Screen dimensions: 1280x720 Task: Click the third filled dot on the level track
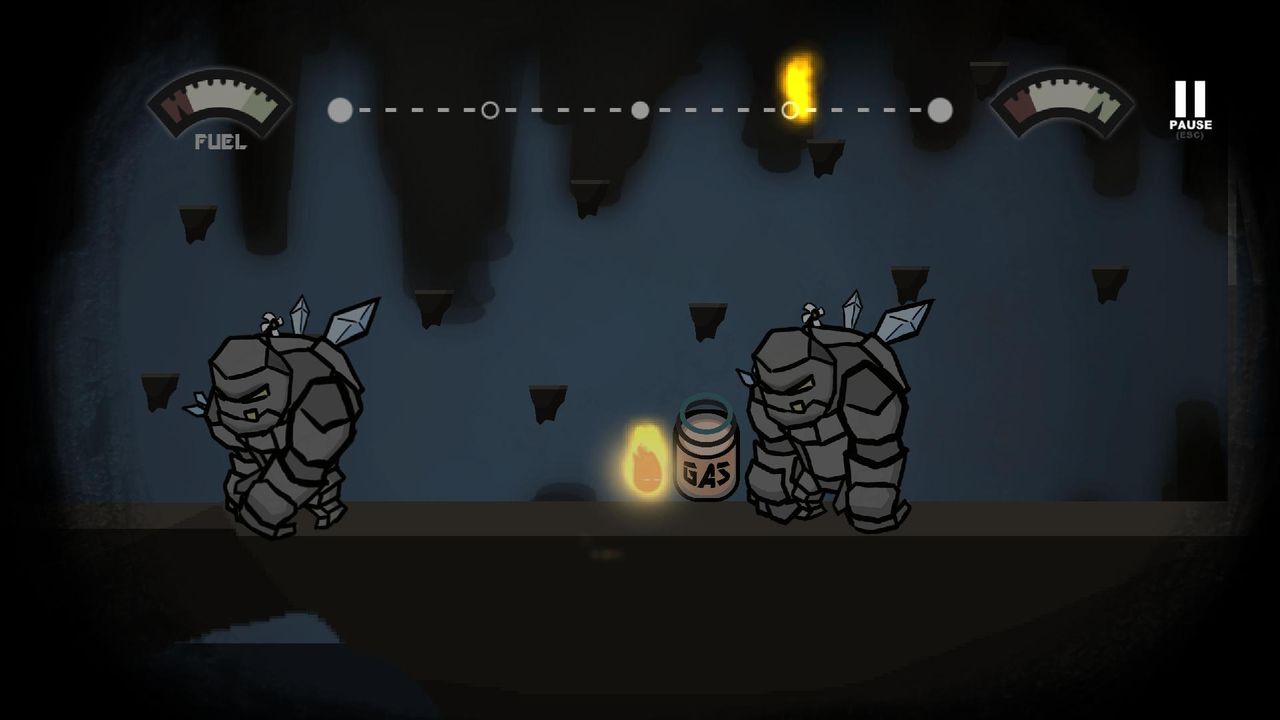click(x=639, y=110)
